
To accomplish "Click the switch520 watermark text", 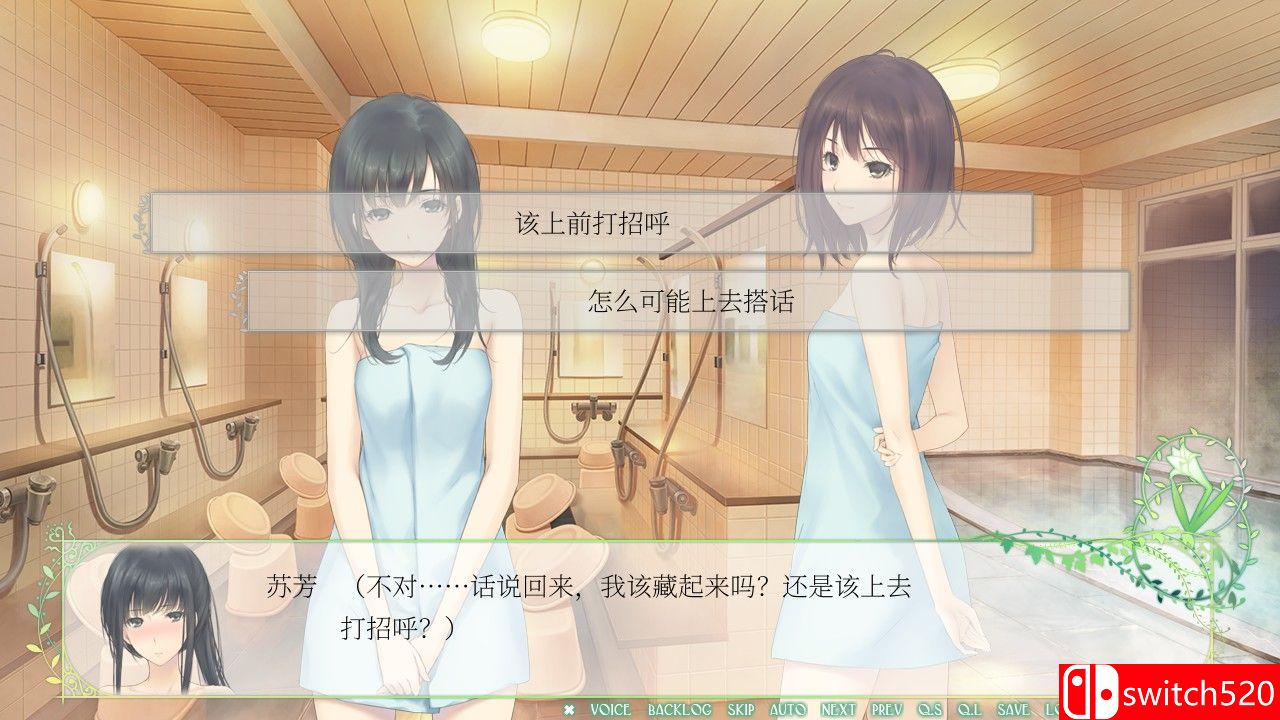I will click(1200, 691).
